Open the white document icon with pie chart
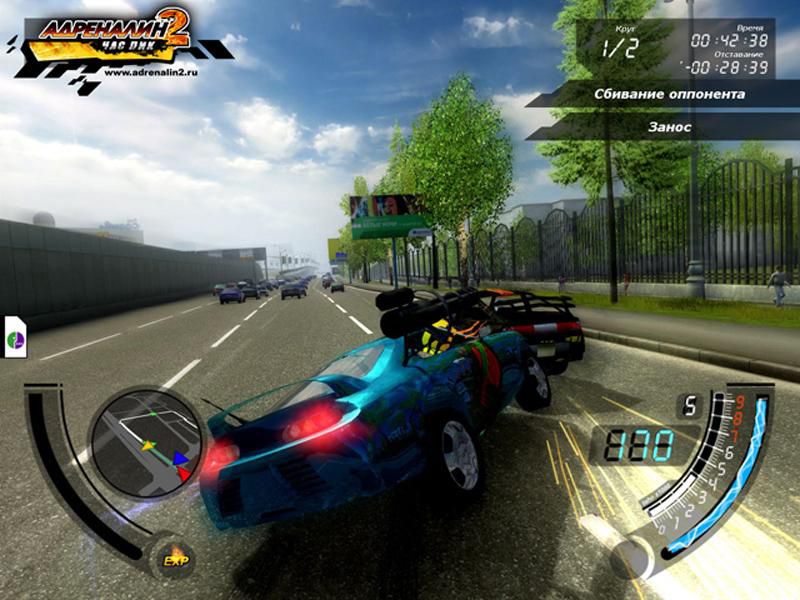The image size is (800, 600). (15, 337)
